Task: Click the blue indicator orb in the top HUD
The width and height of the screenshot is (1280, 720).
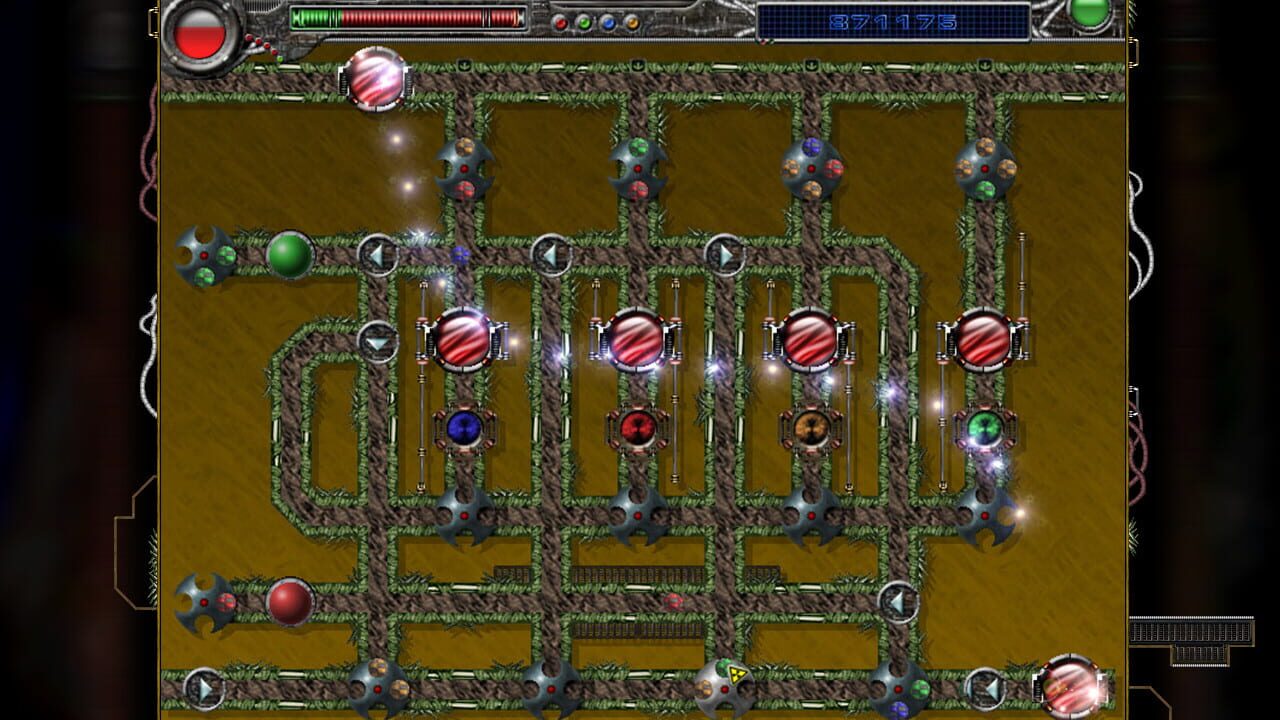Action: click(x=608, y=21)
